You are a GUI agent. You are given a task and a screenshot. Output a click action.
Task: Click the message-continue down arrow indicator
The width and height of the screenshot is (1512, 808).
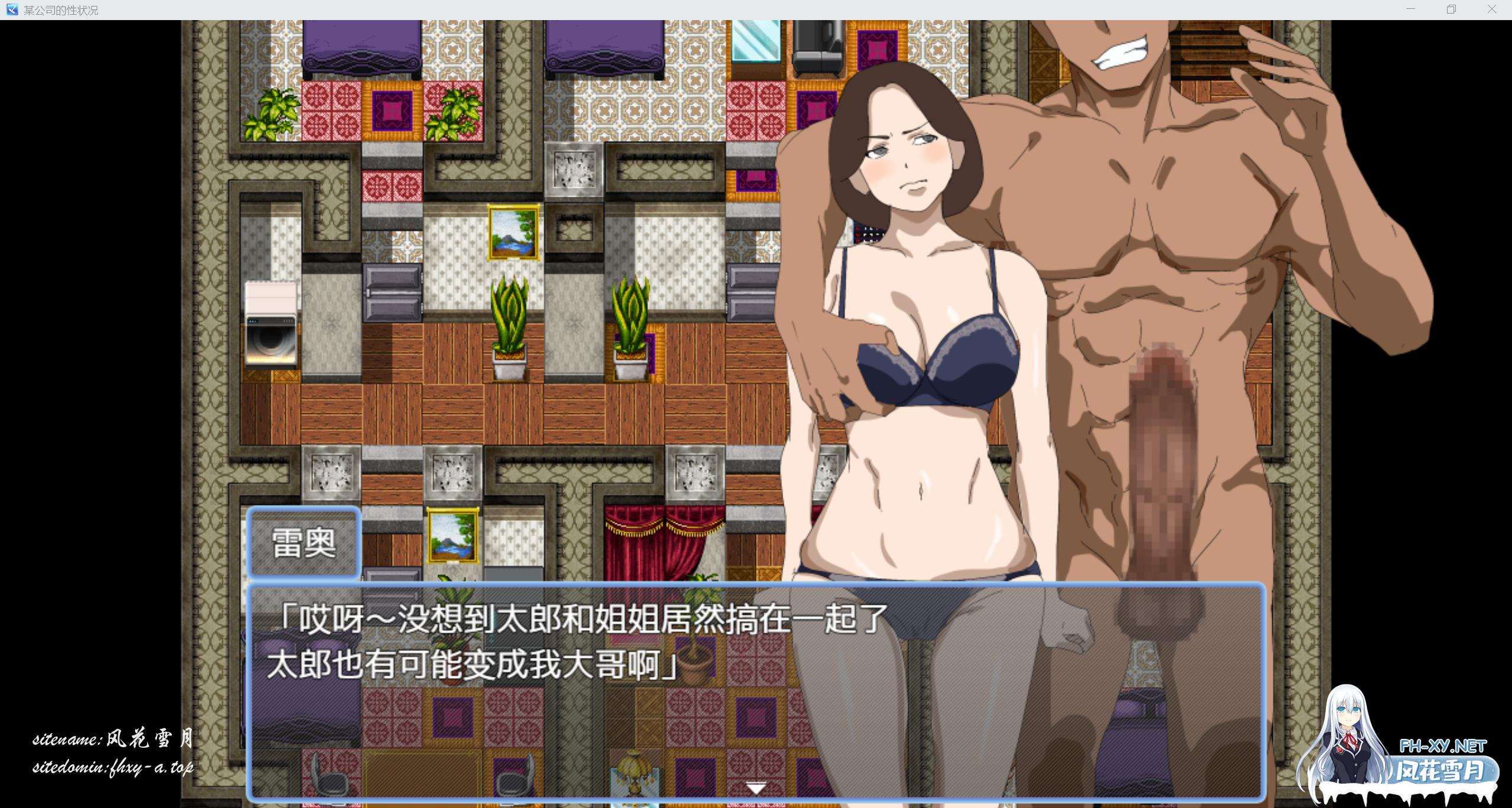(x=756, y=789)
